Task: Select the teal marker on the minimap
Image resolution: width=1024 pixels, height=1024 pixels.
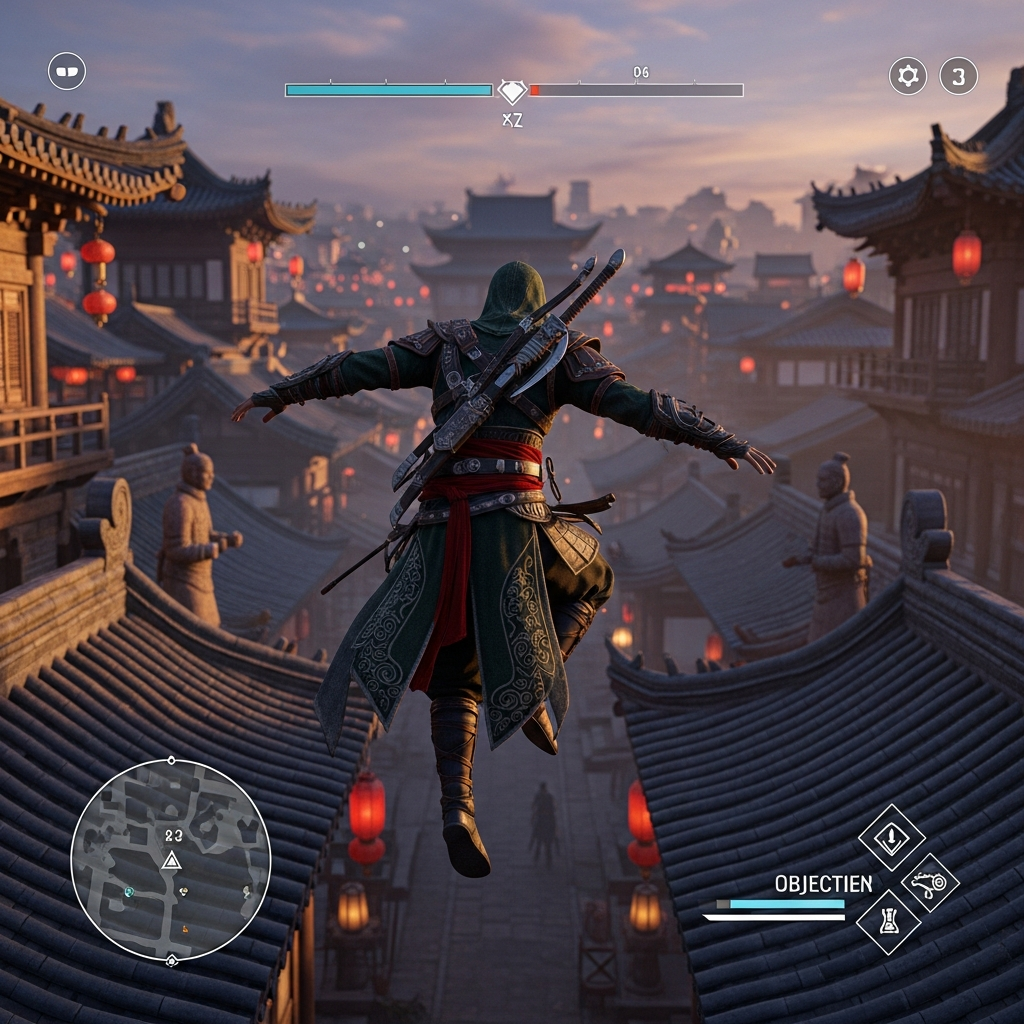Action: pyautogui.click(x=128, y=891)
